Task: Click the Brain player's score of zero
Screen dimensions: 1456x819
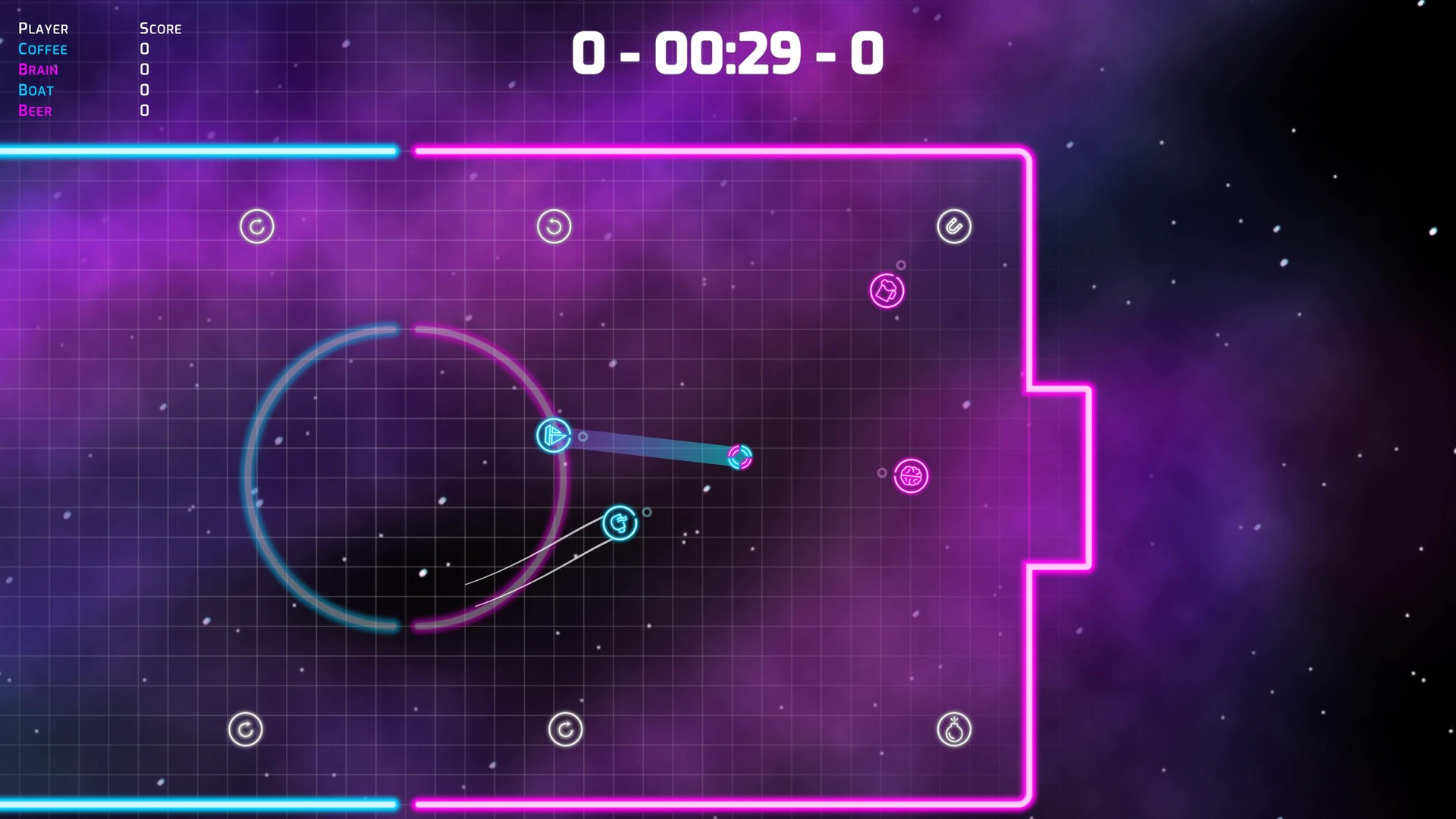Action: [x=143, y=70]
